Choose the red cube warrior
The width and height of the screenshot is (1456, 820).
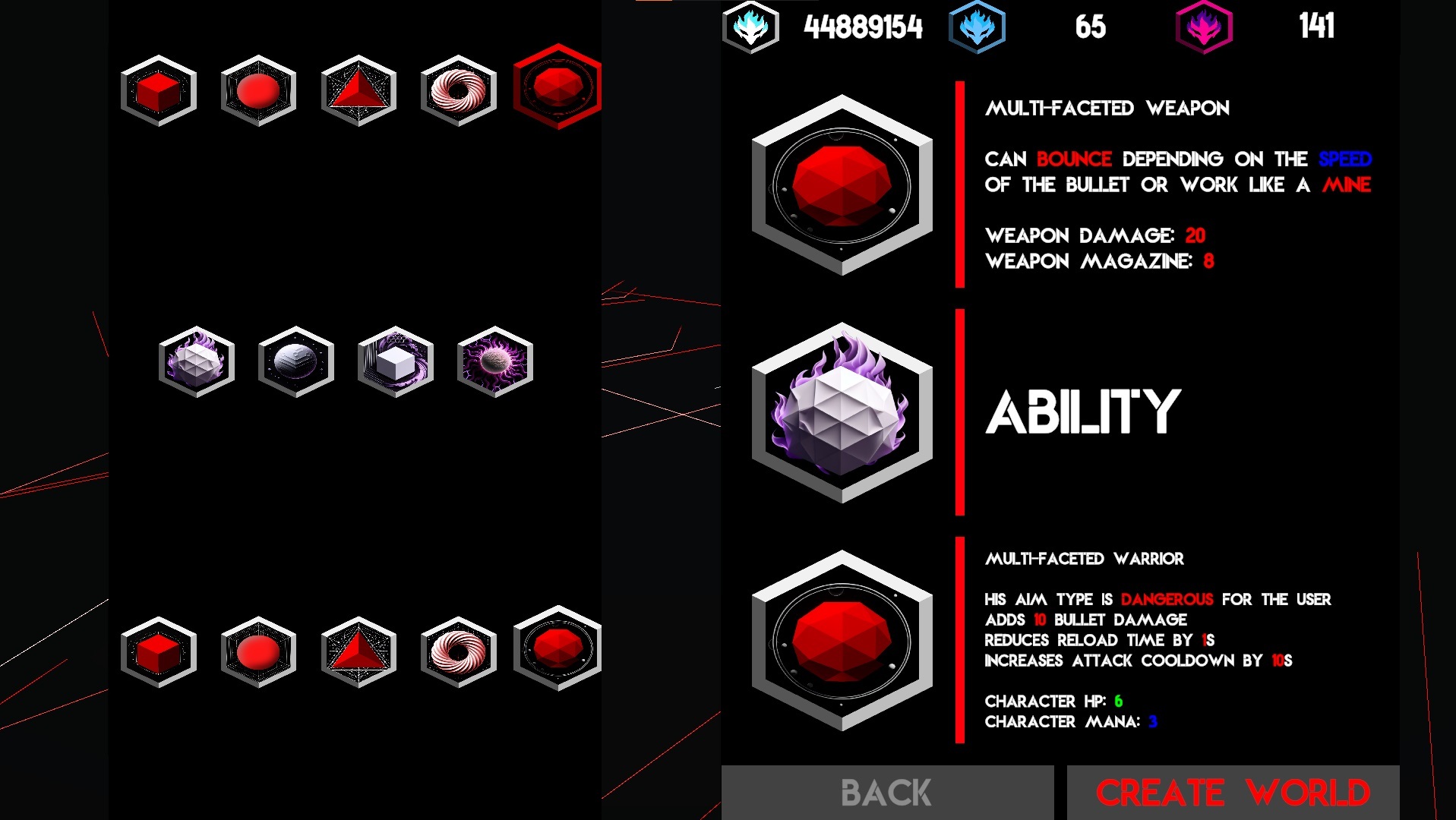coord(157,651)
